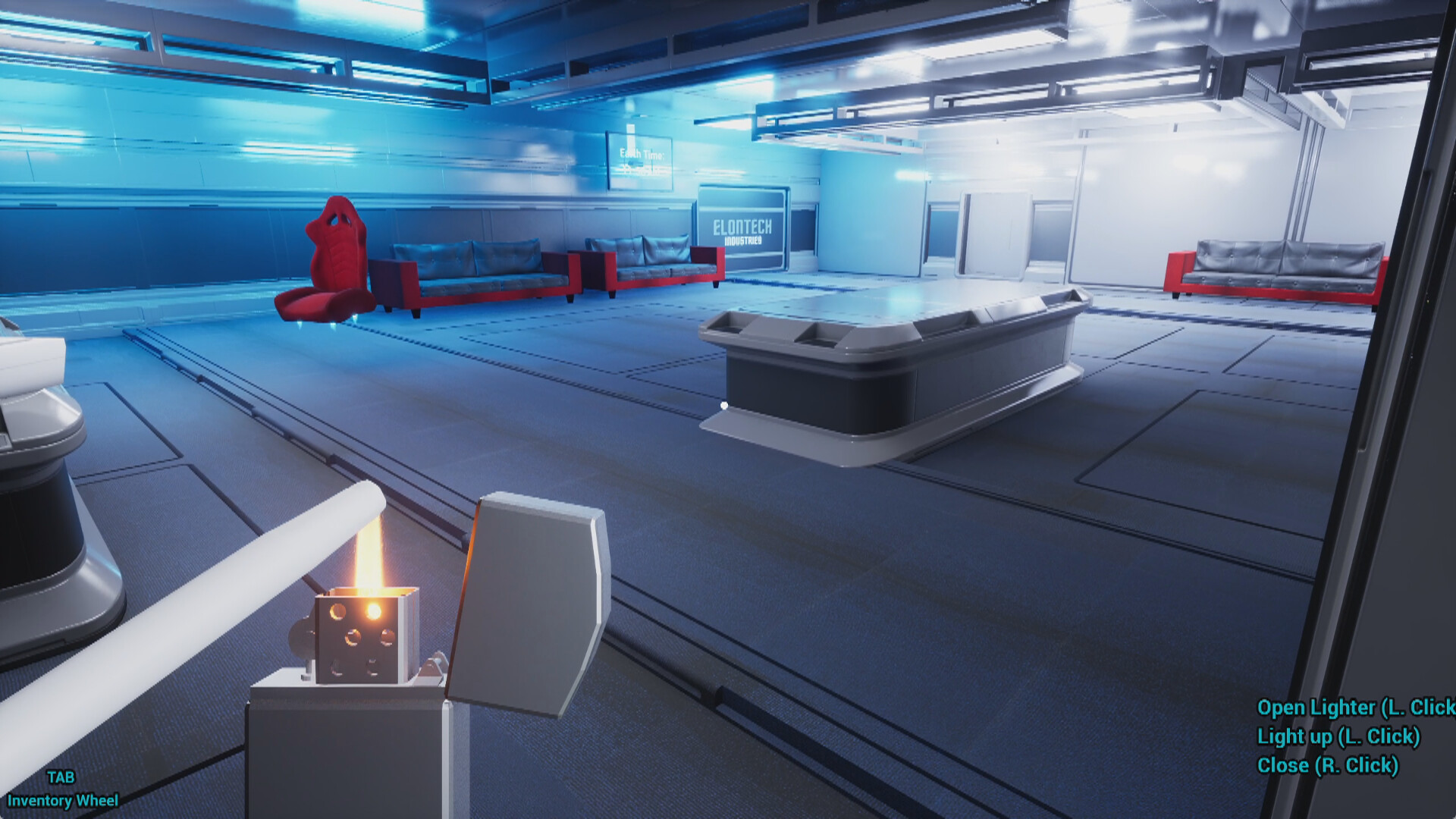
Task: Click the left red couch with blue cushions
Action: point(470,273)
